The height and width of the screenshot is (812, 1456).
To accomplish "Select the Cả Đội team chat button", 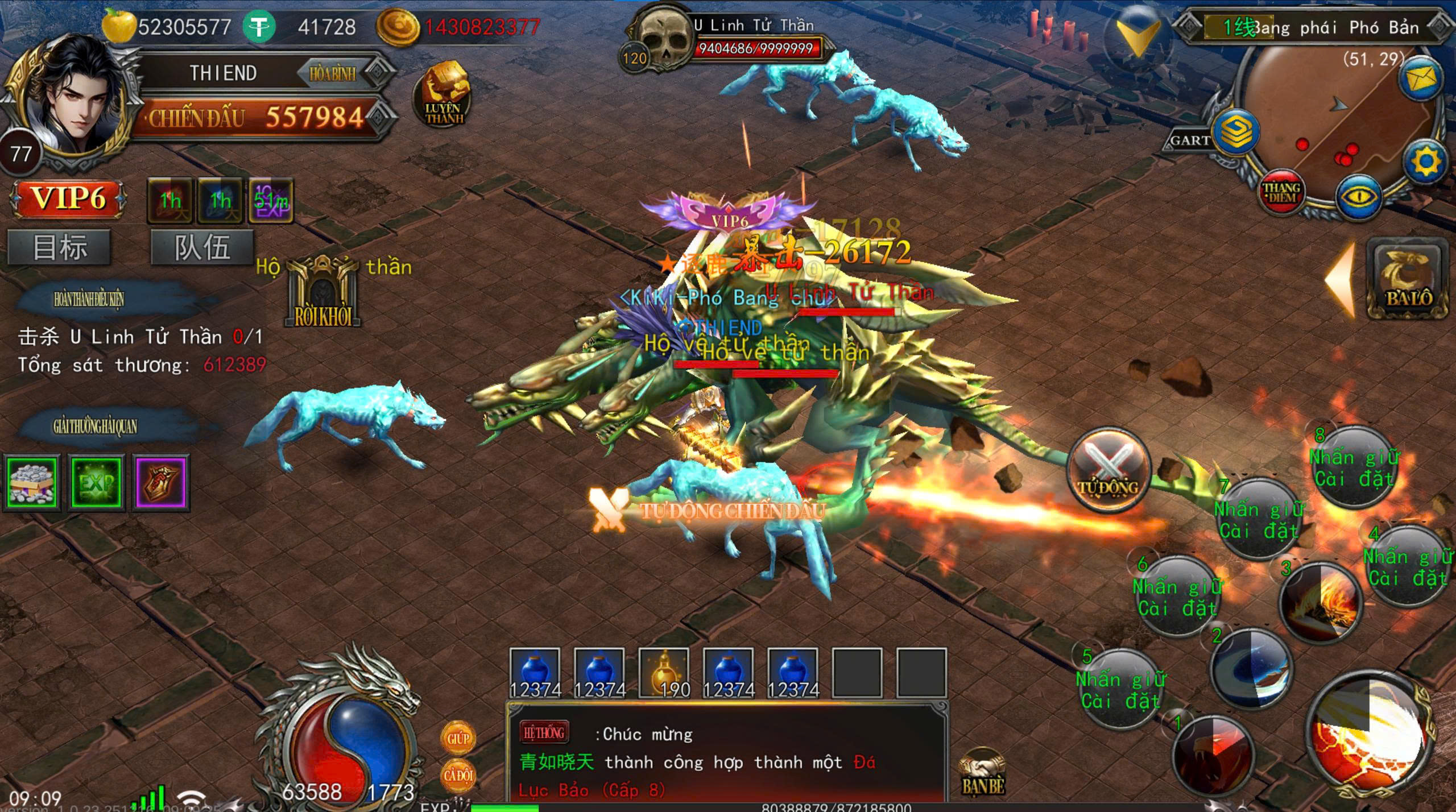I will point(458,775).
